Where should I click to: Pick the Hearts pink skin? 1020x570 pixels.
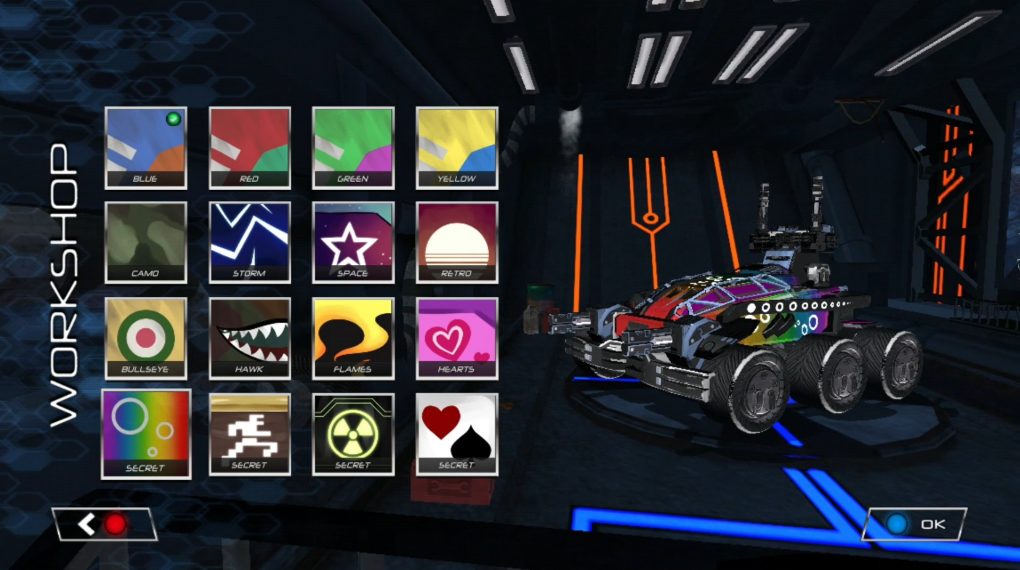pyautogui.click(x=457, y=338)
